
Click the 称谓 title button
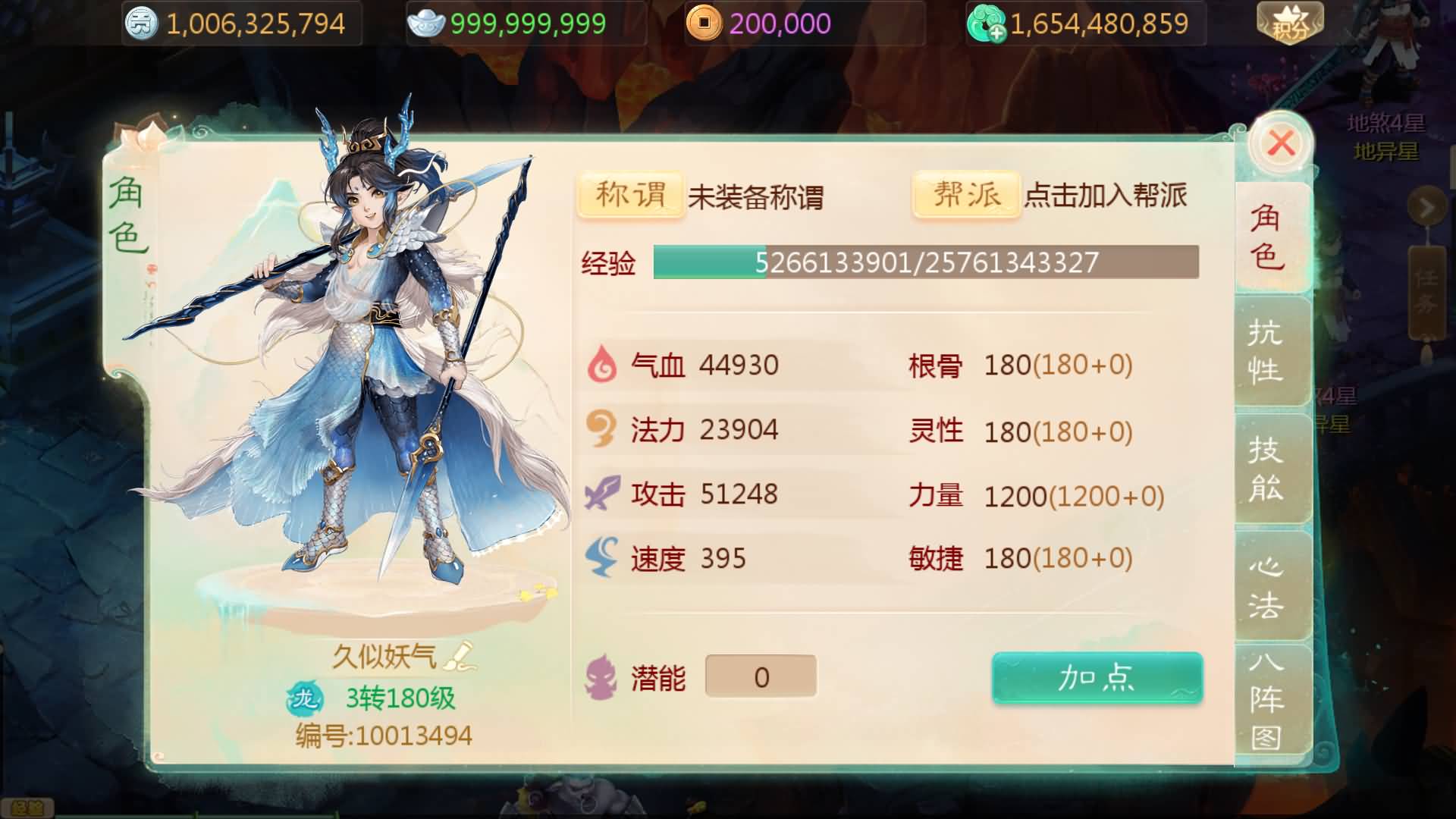pyautogui.click(x=629, y=196)
